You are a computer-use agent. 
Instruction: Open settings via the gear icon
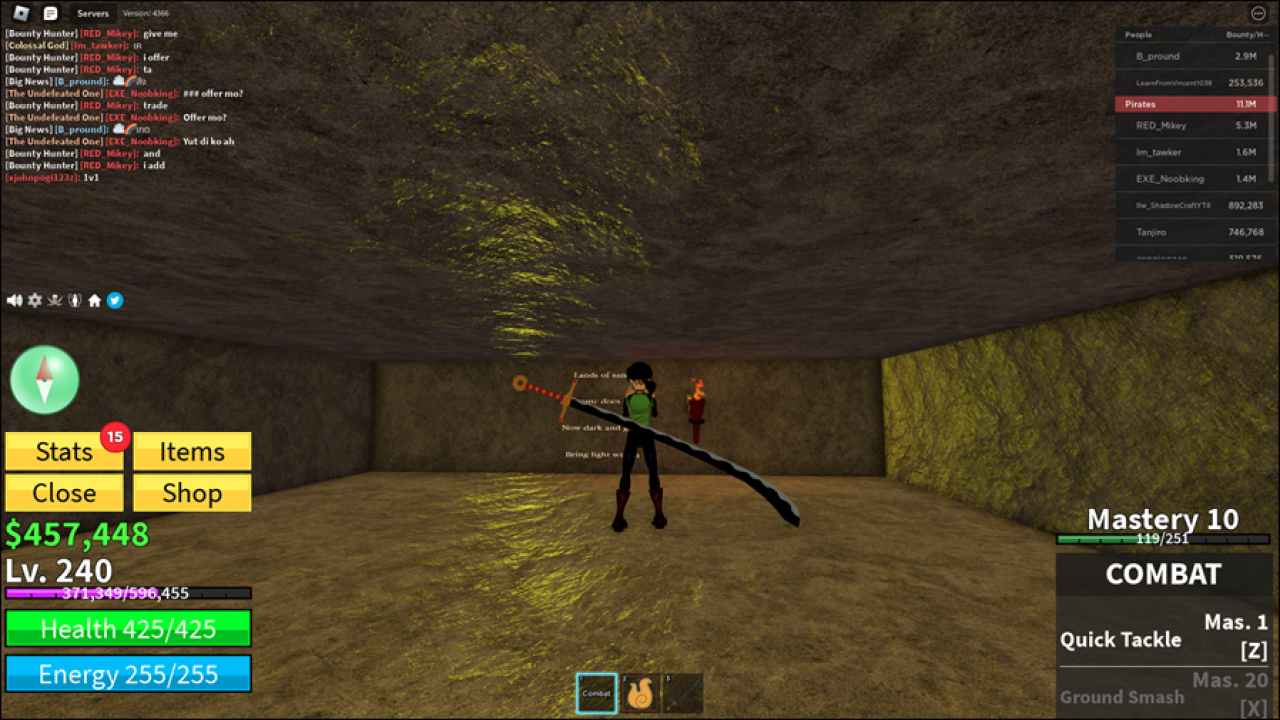pyautogui.click(x=34, y=300)
